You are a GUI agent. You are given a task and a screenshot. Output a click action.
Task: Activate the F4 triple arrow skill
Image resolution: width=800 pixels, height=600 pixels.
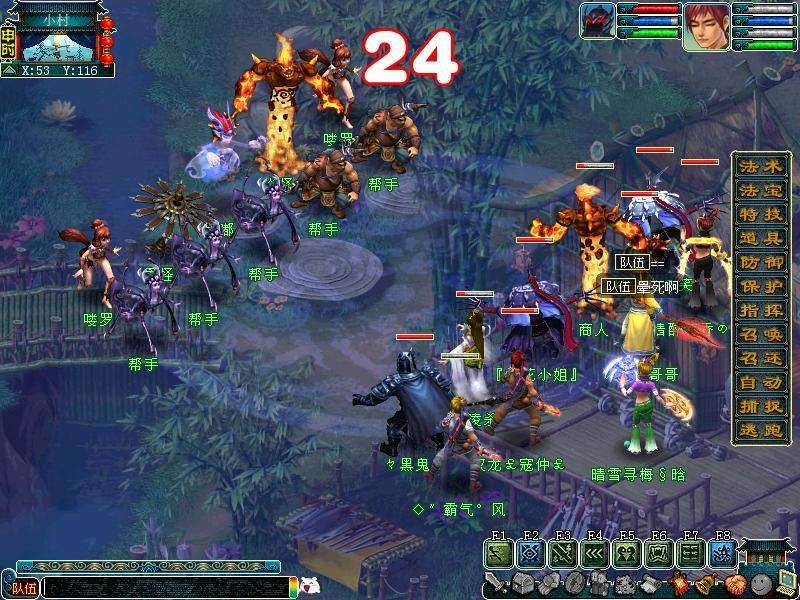pos(595,554)
